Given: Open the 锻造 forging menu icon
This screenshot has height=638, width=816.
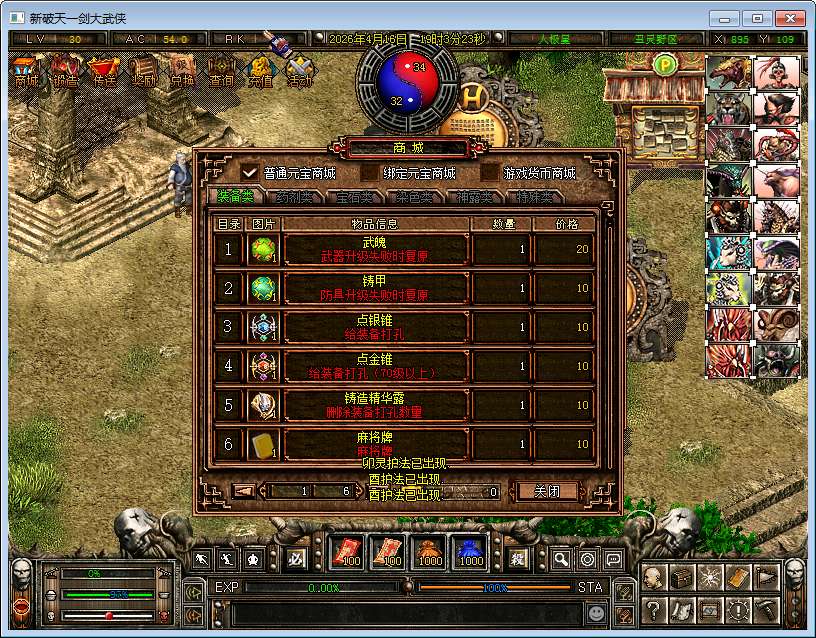Looking at the screenshot, I should pos(66,71).
